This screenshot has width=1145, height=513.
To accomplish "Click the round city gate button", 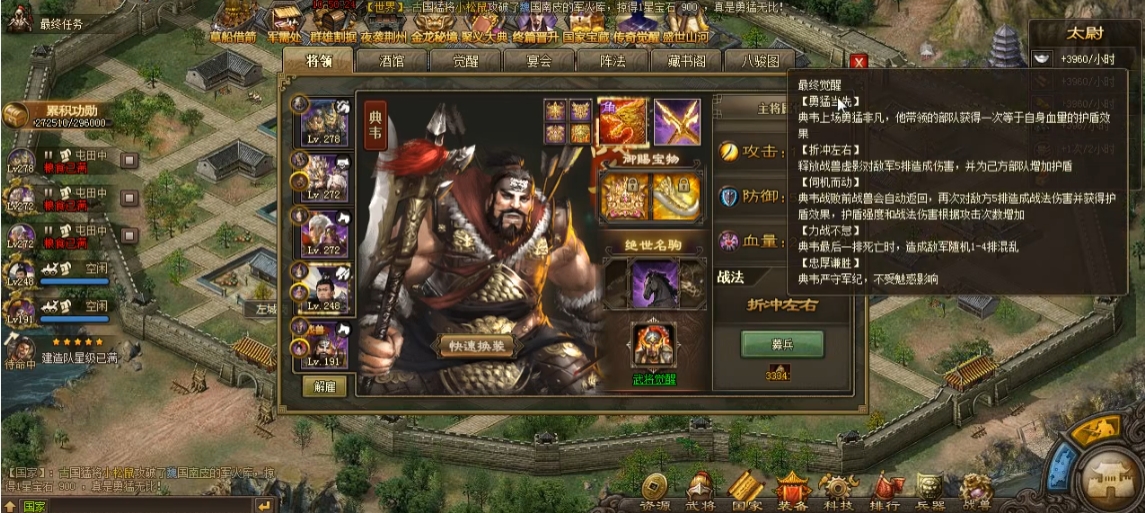I will click(1108, 472).
